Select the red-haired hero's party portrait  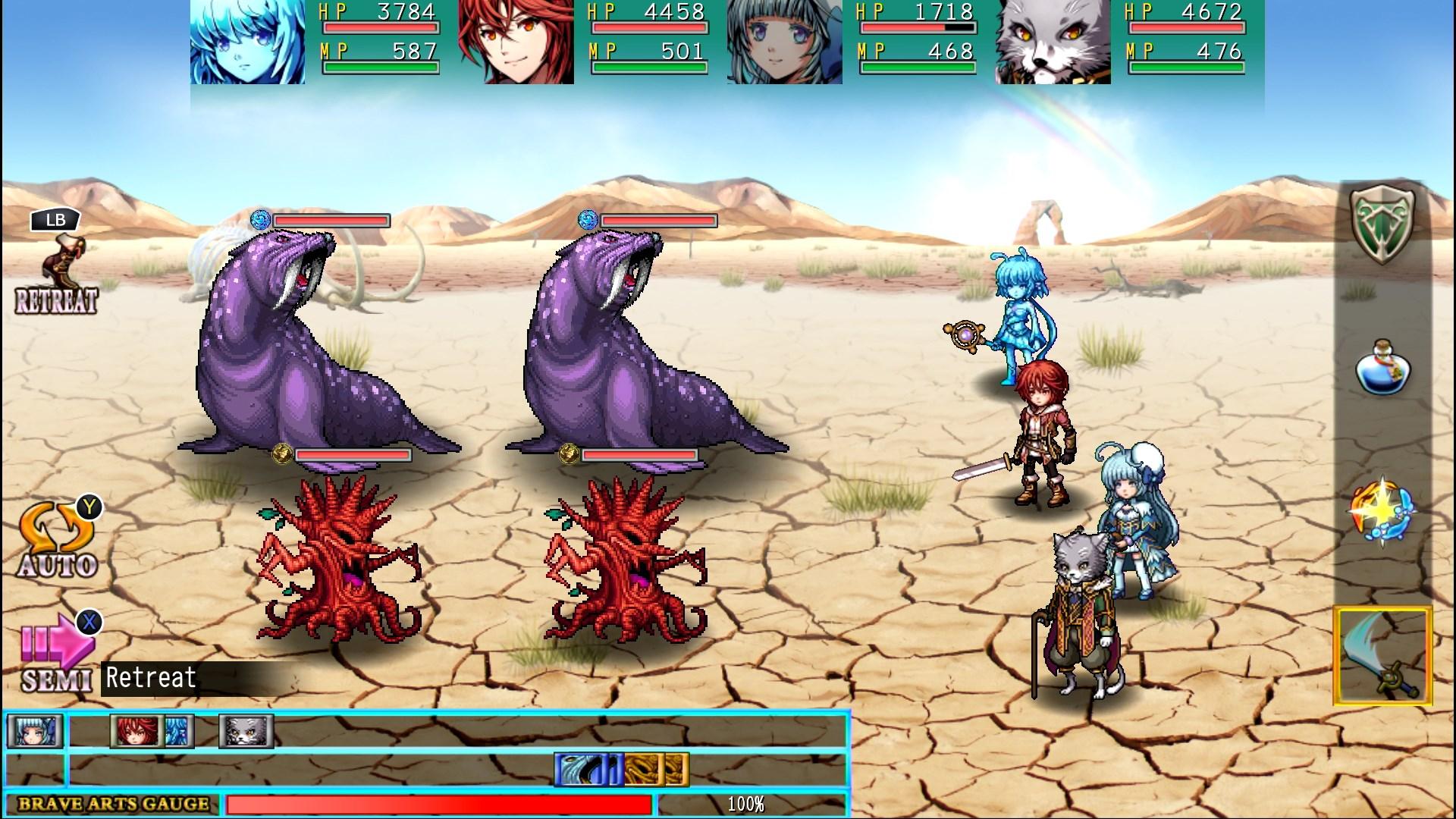tap(516, 42)
